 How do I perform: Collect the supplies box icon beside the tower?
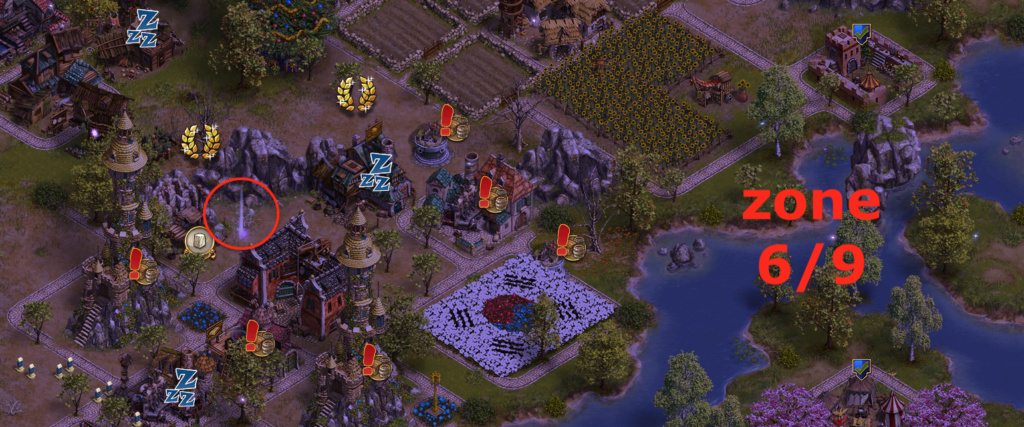point(199,240)
